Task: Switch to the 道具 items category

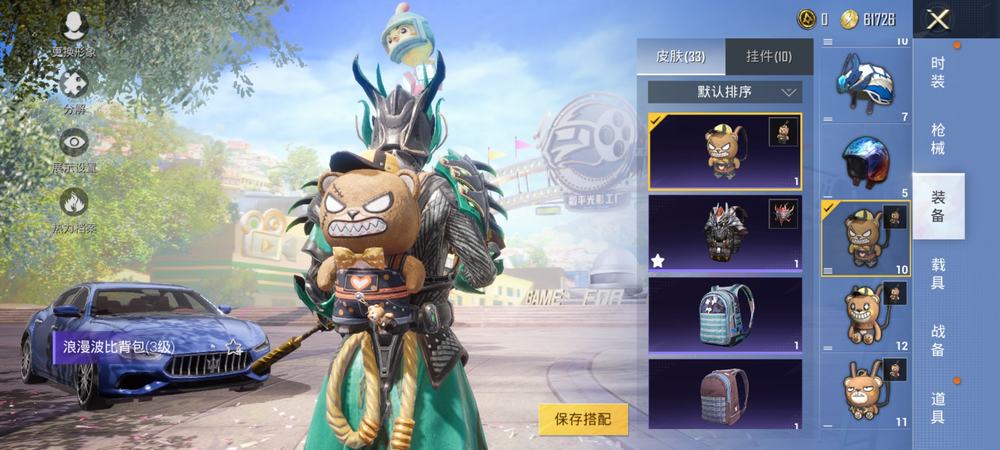Action: tap(938, 407)
